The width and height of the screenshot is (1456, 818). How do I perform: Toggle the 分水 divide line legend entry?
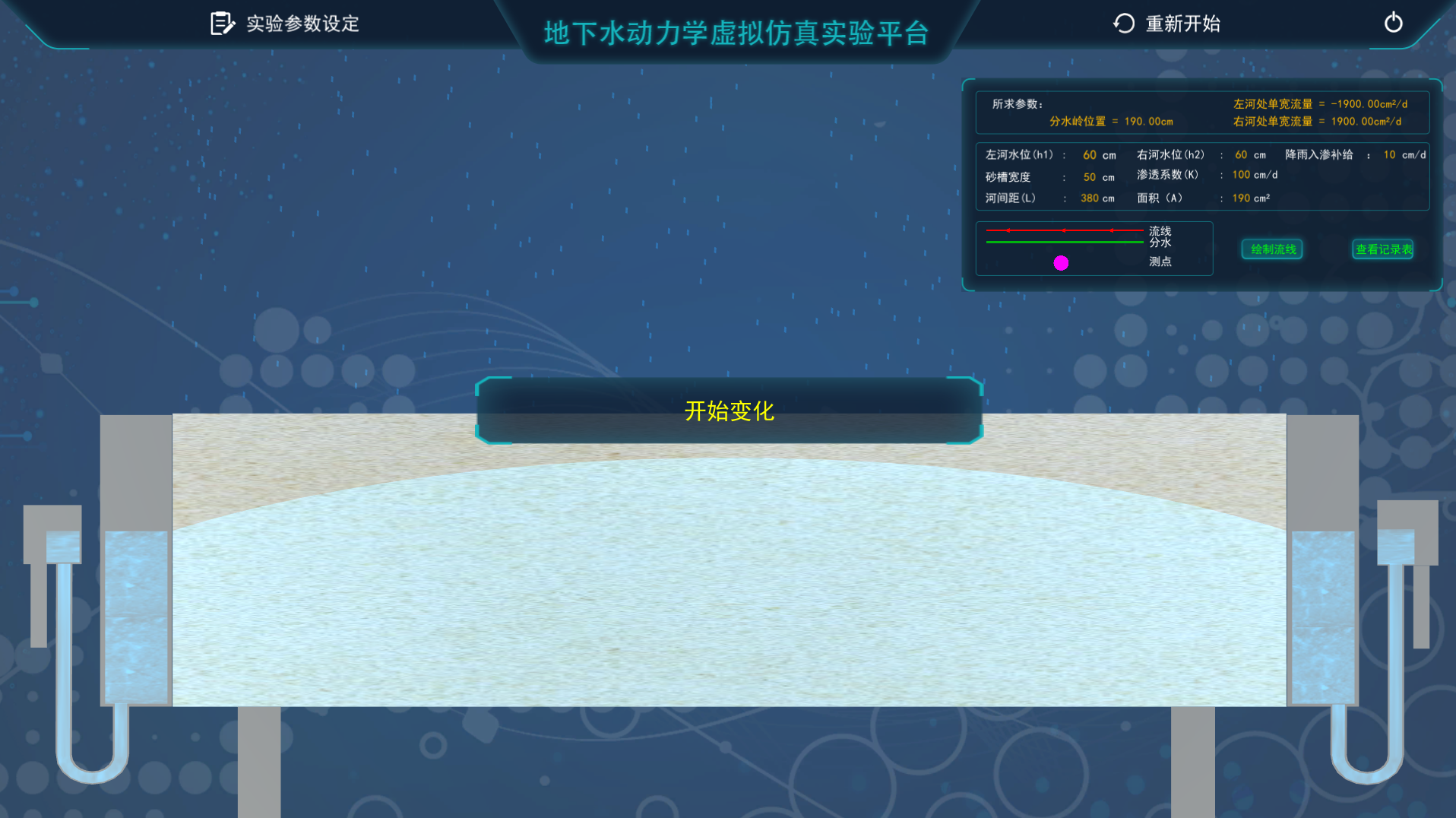pyautogui.click(x=1160, y=242)
